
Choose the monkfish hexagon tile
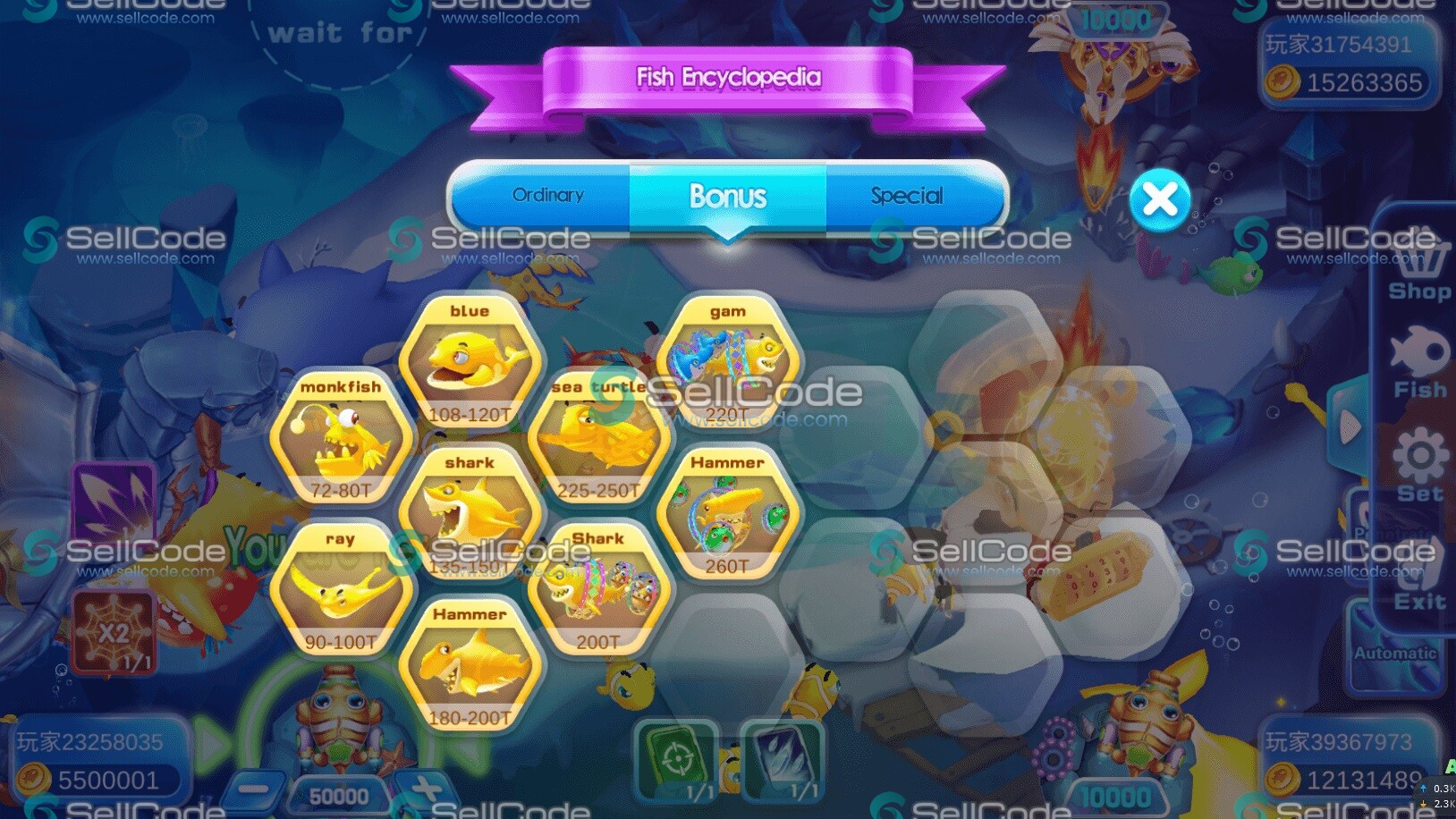point(341,437)
